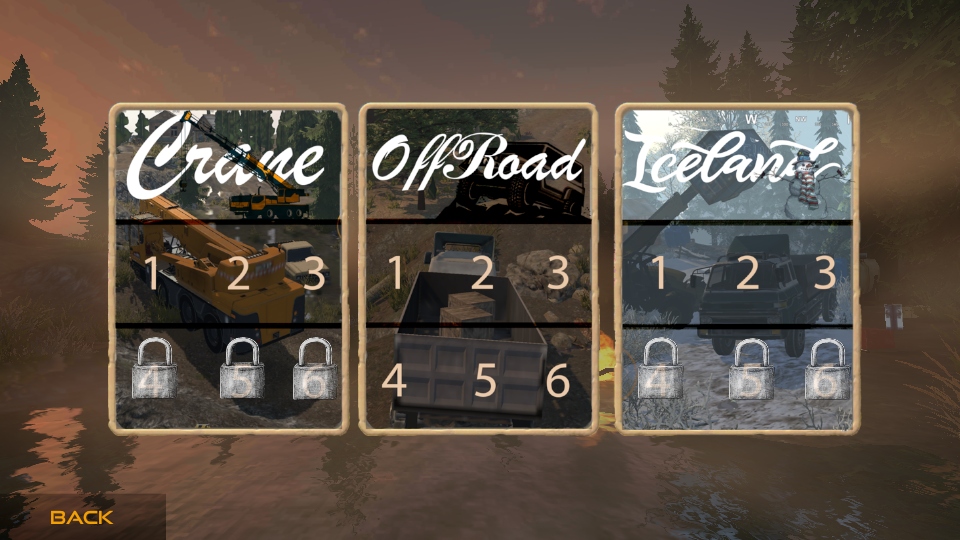
Task: Tap the locked Iceland level 5 padlock
Action: 752,370
